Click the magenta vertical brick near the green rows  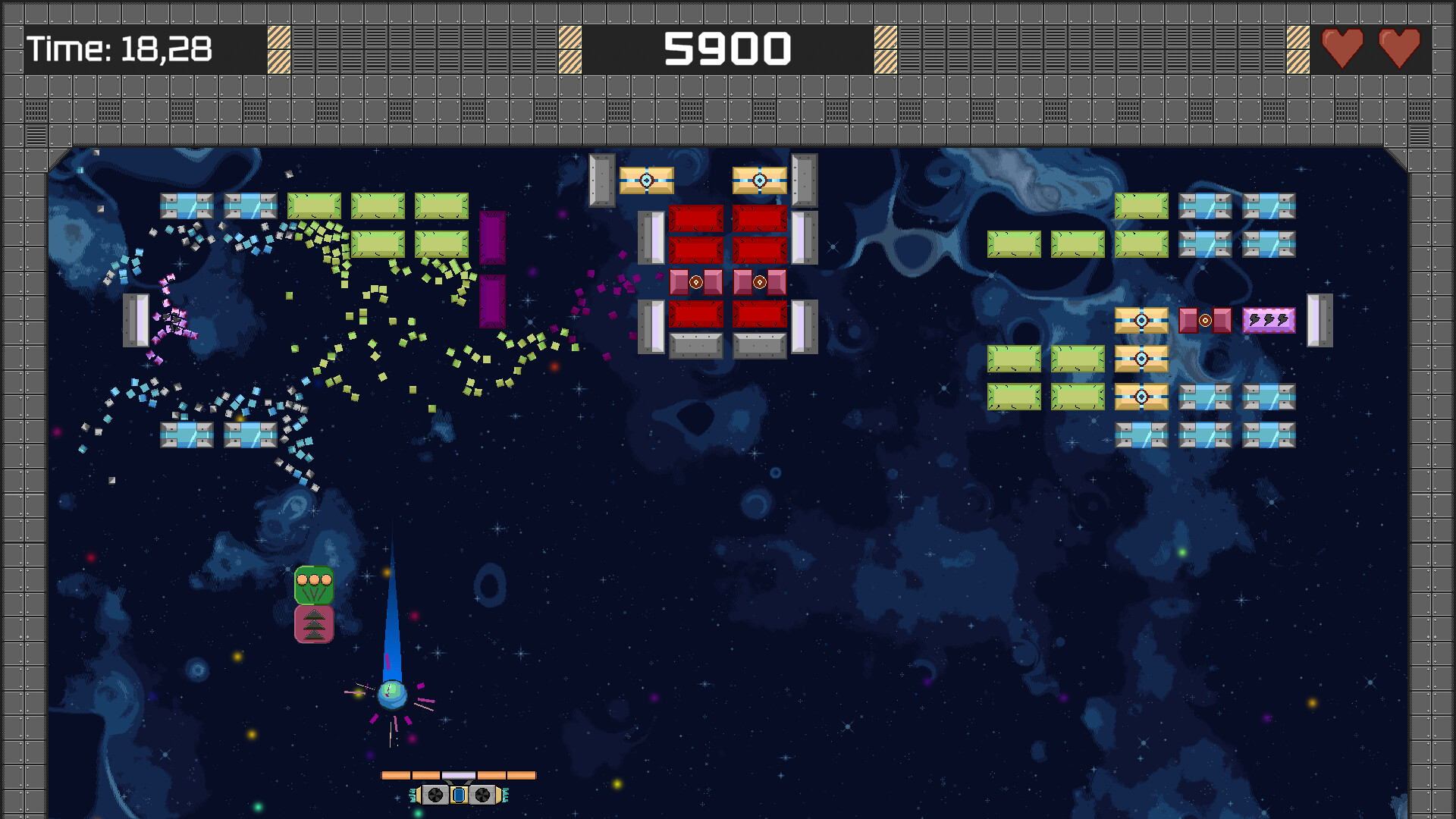pos(491,239)
